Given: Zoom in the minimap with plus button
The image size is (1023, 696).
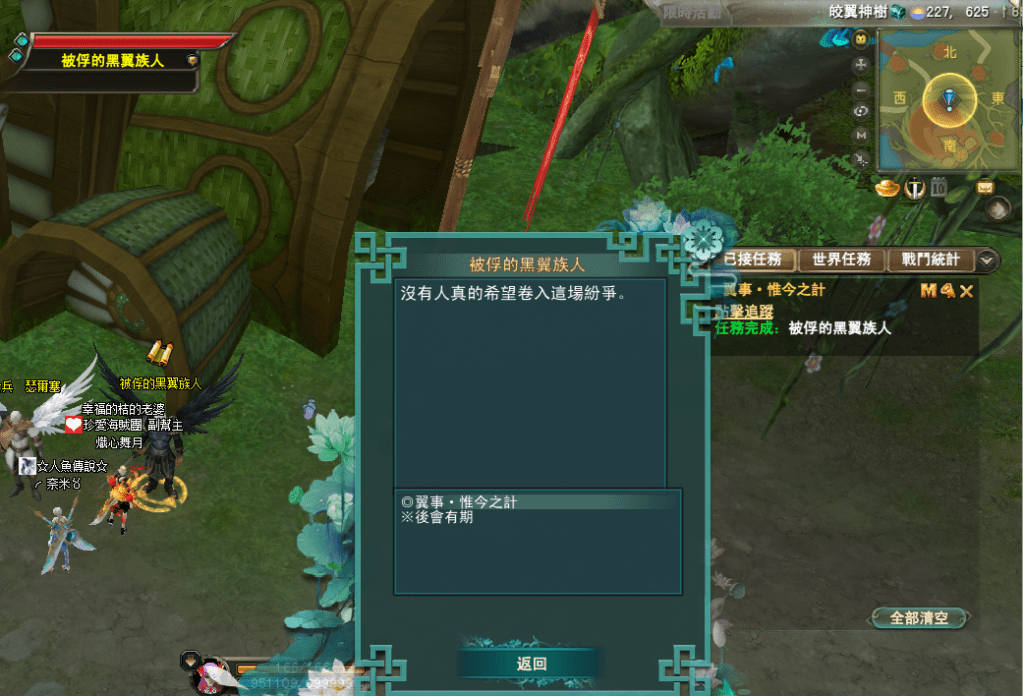Looking at the screenshot, I should pos(861,64).
